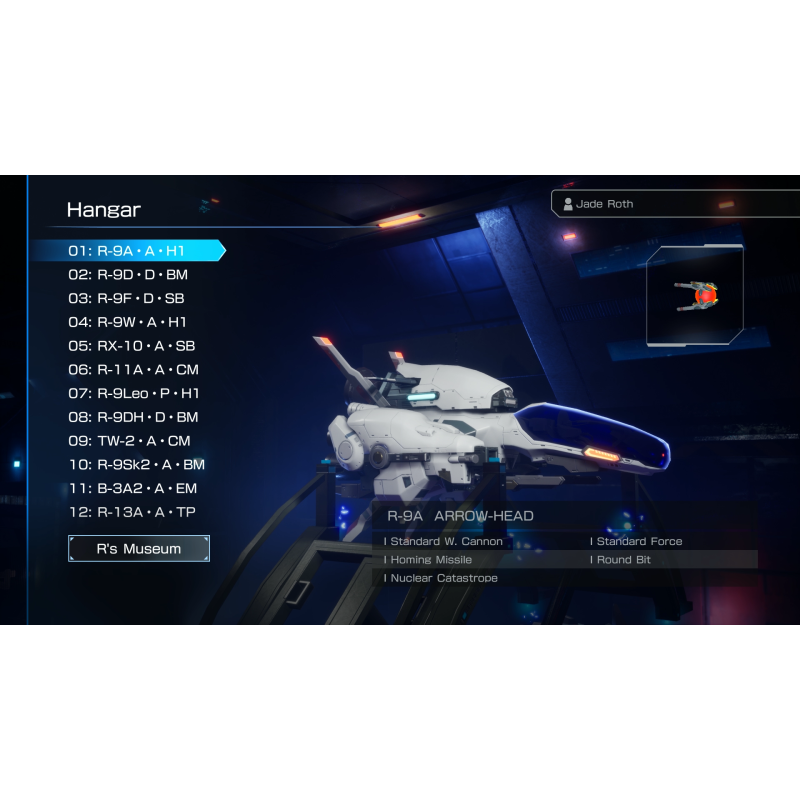This screenshot has width=800, height=800.
Task: Select the R-9W entry in slot 04
Action: pos(127,322)
